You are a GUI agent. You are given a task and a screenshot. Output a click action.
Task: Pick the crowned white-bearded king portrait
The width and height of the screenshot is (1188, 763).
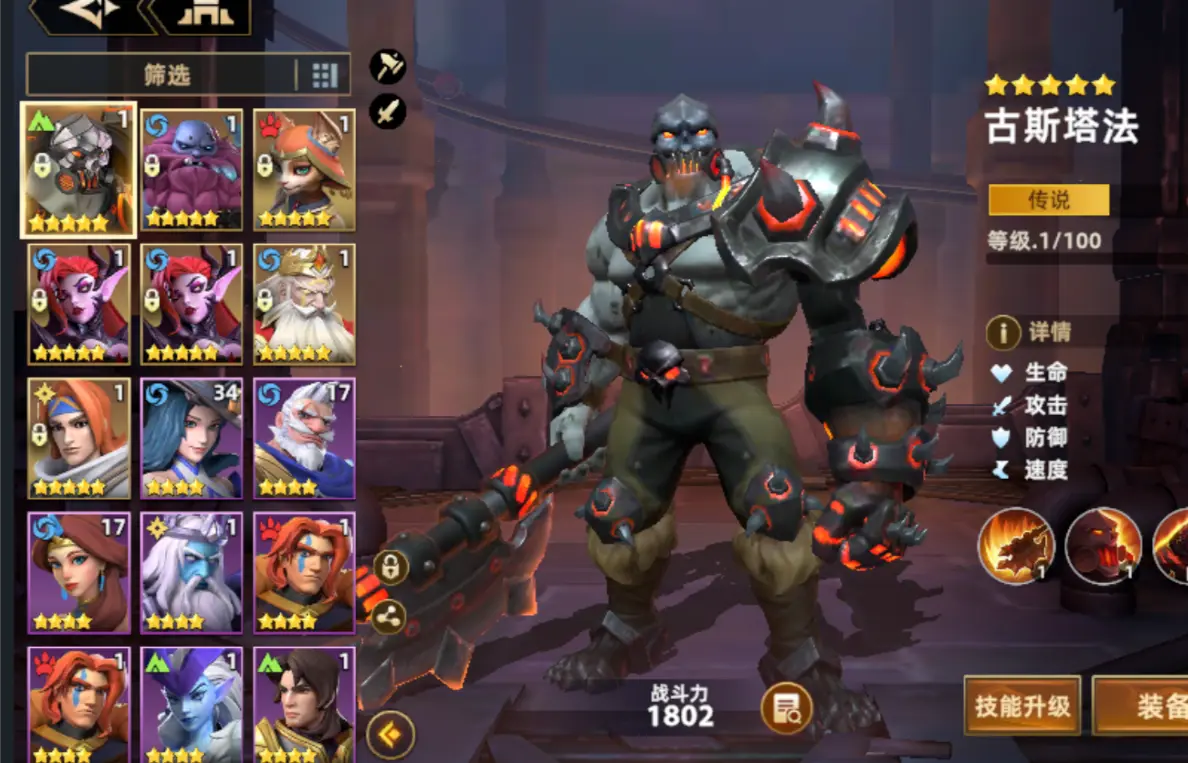tap(304, 303)
